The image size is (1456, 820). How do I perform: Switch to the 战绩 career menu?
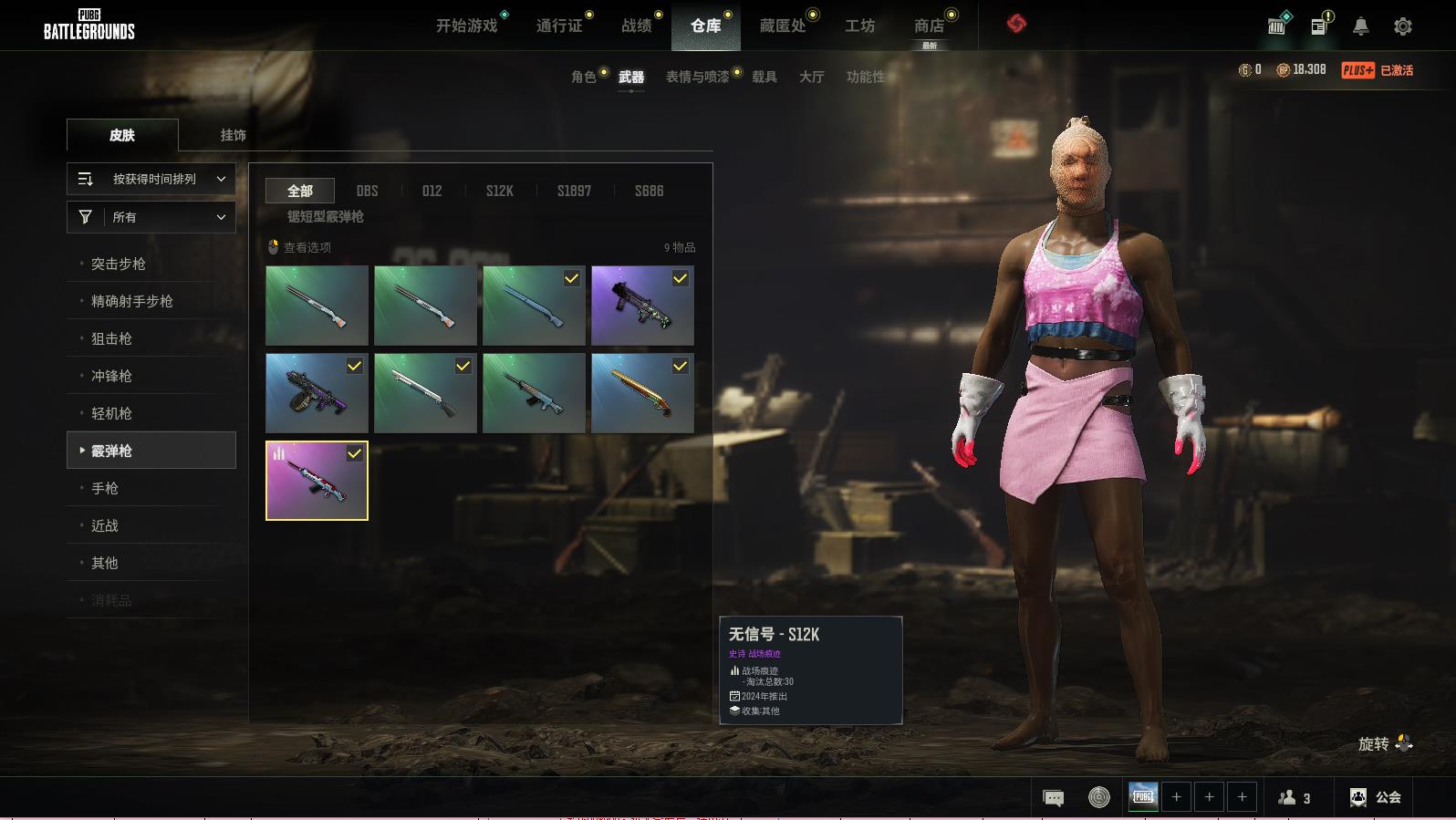tap(637, 26)
